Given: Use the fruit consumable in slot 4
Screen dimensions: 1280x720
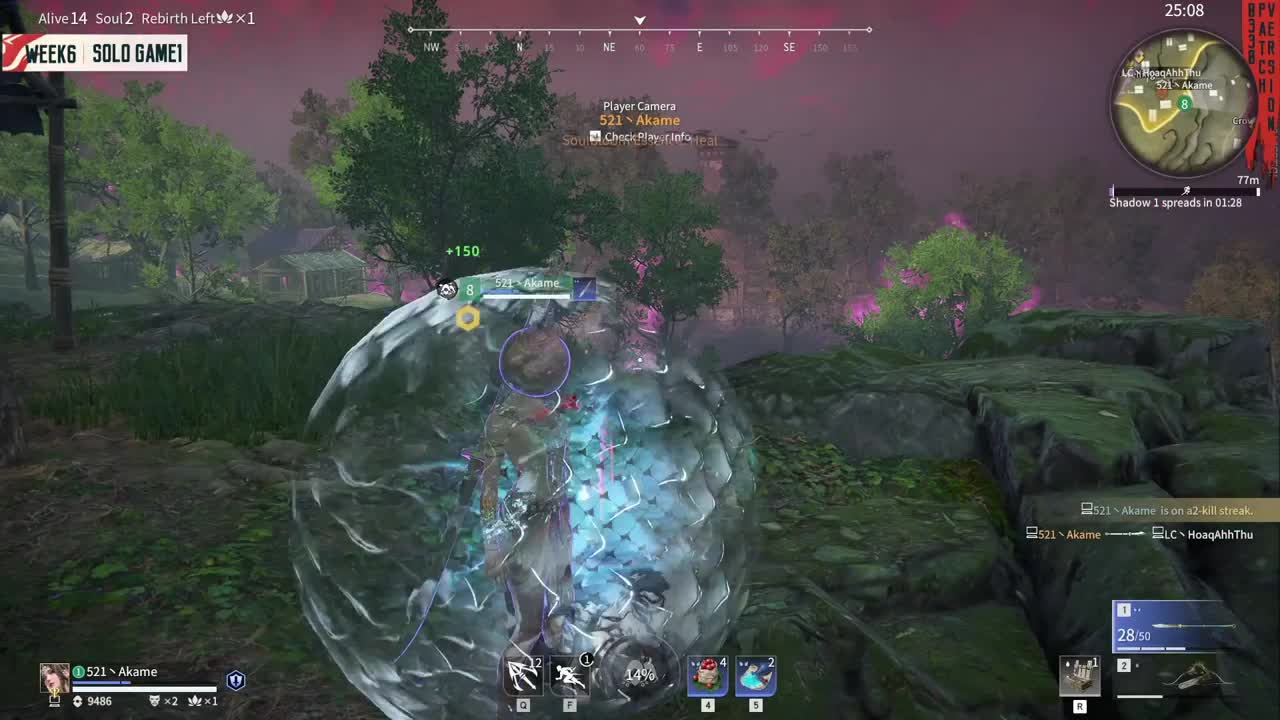Looking at the screenshot, I should (x=707, y=675).
